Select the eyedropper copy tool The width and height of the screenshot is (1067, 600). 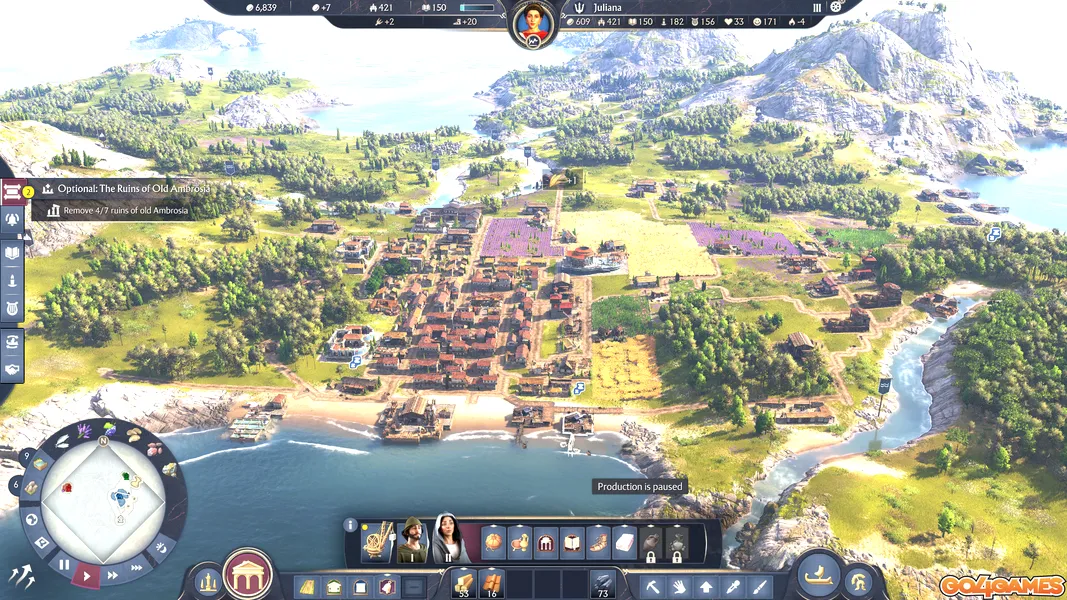point(733,586)
